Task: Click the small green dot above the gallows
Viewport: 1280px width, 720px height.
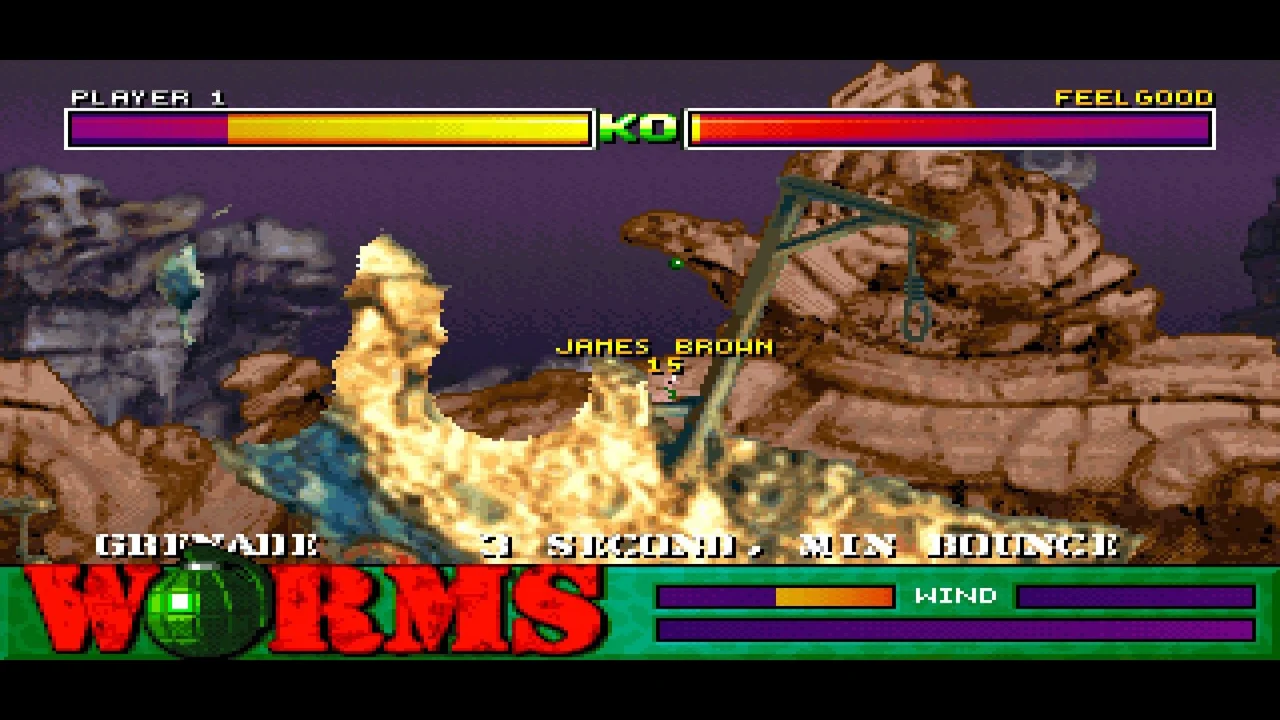Action: (676, 264)
